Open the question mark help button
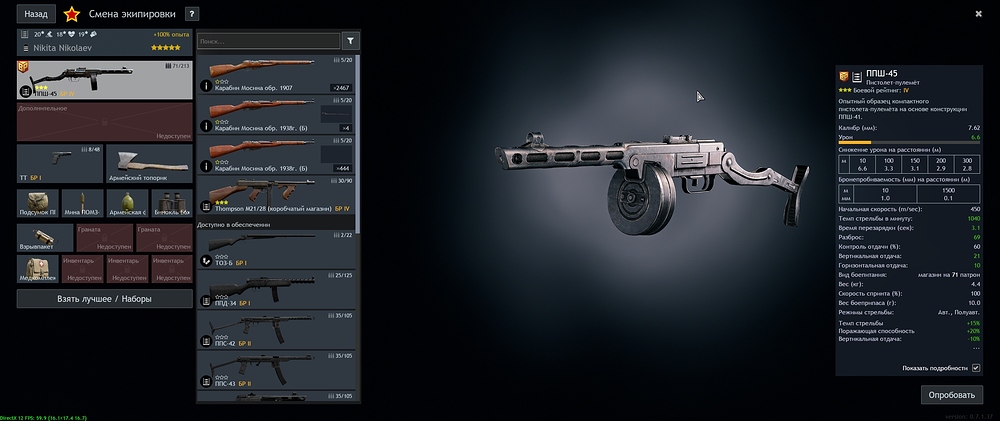Screen dimensions: 1000x421 tap(192, 14)
